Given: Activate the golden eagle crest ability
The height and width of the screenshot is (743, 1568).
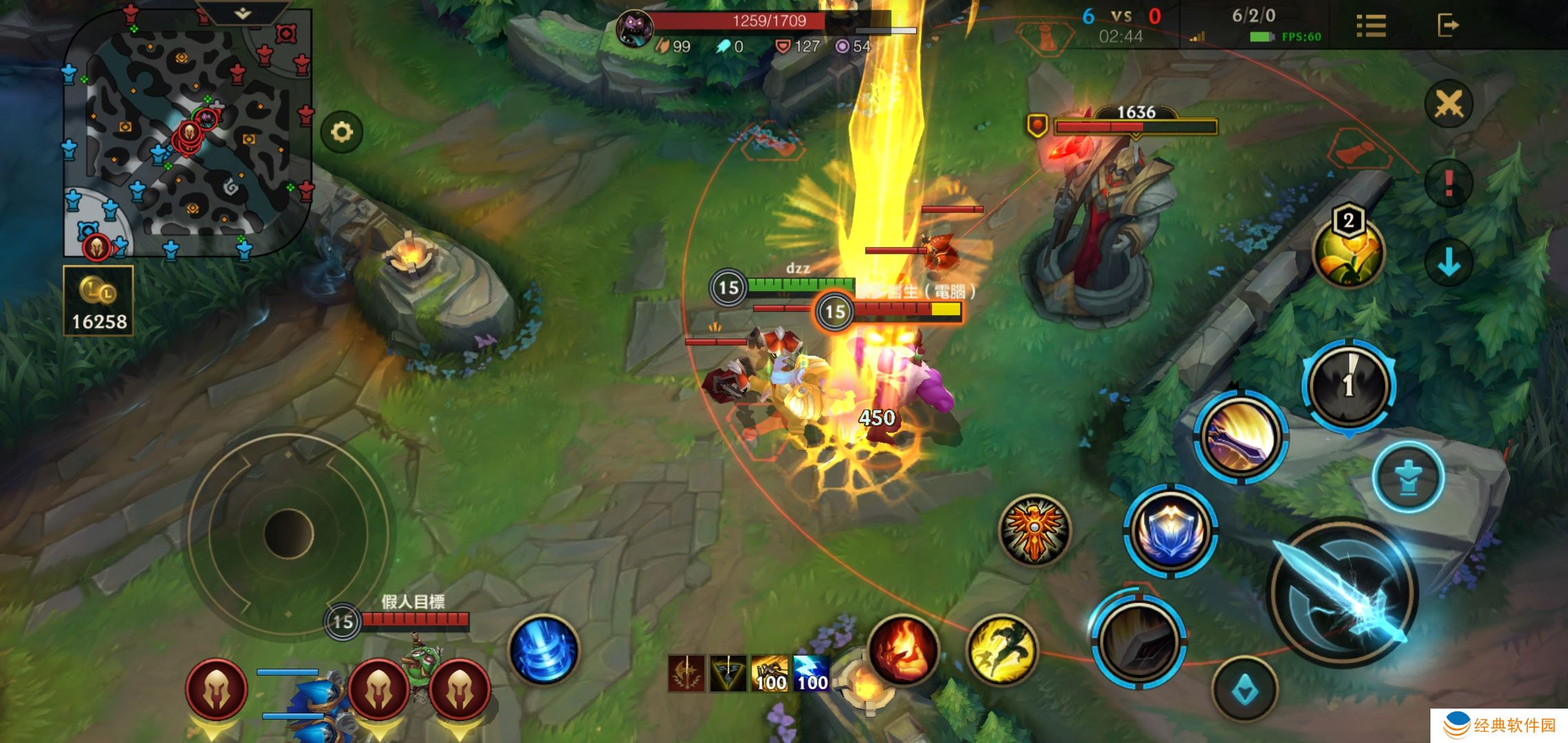Looking at the screenshot, I should (1034, 529).
